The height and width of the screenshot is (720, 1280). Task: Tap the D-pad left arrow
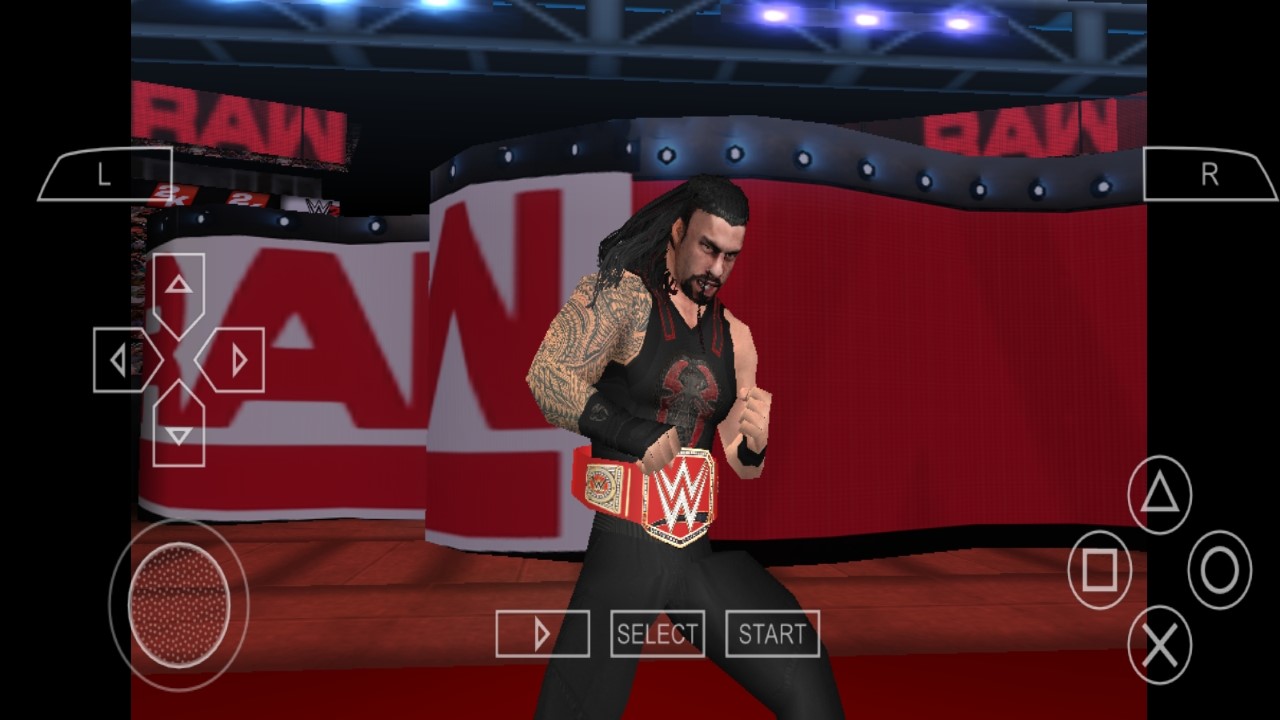(122, 360)
